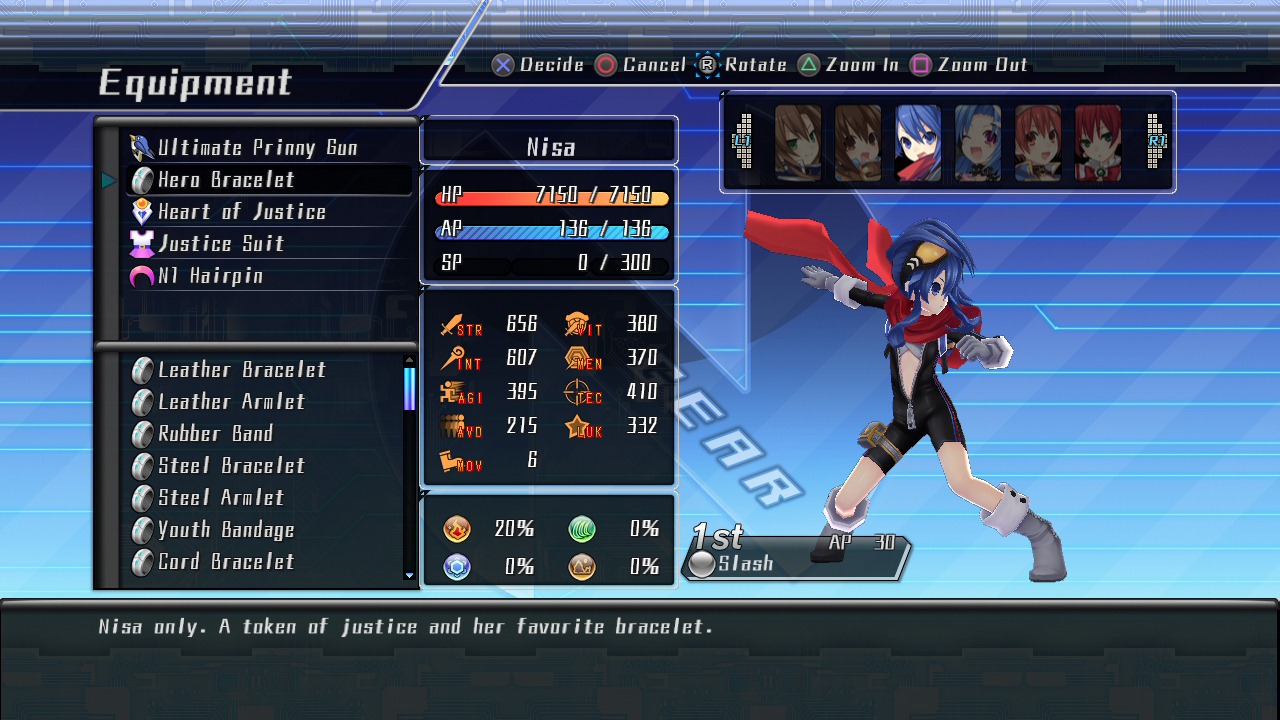
Task: Select Steel Bracelet from the inventory
Action: [x=231, y=466]
